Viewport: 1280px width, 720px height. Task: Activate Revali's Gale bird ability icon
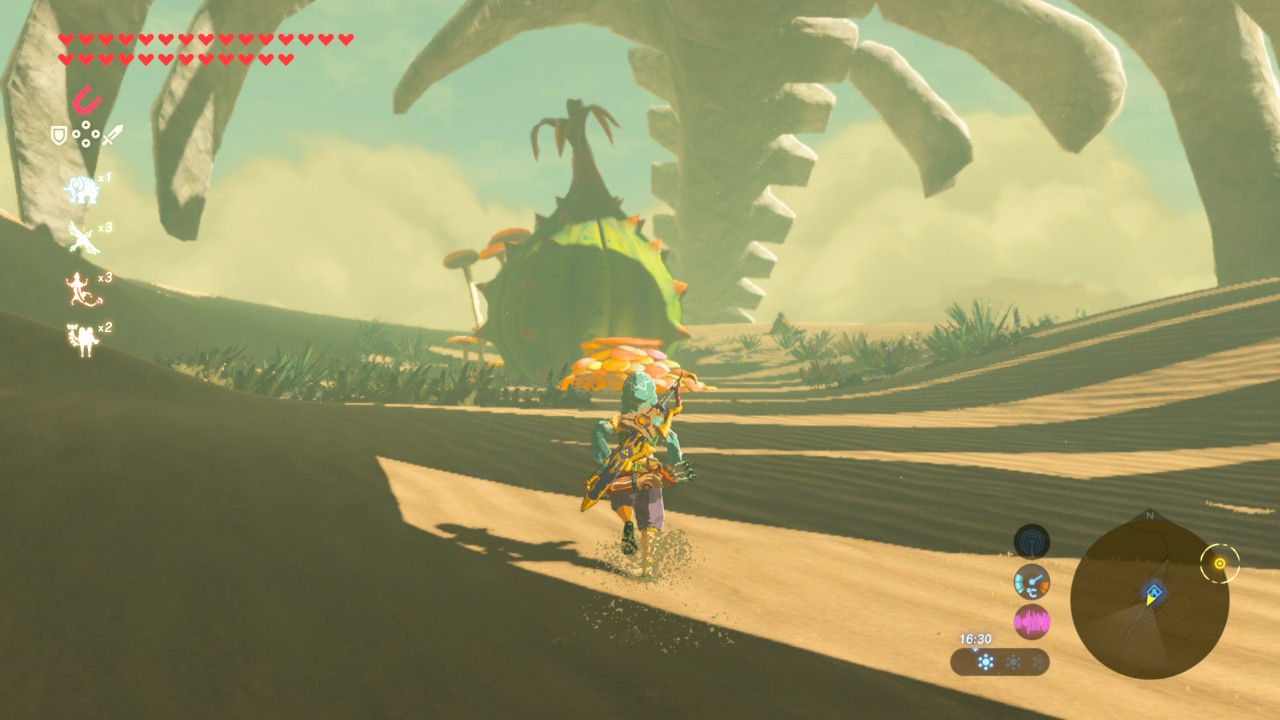coord(80,237)
